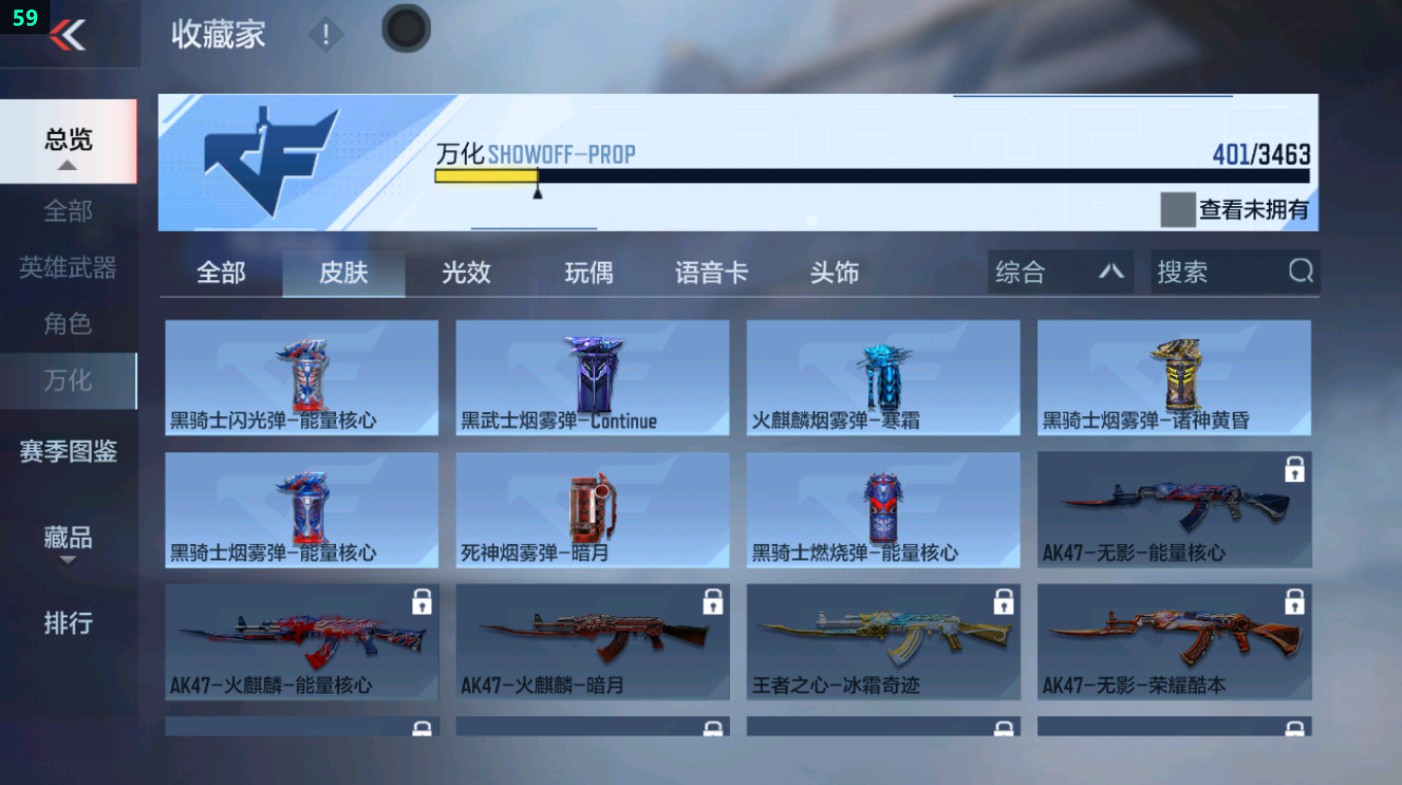Viewport: 1402px width, 785px height.
Task: Switch to the 头饰 tab
Action: (833, 271)
